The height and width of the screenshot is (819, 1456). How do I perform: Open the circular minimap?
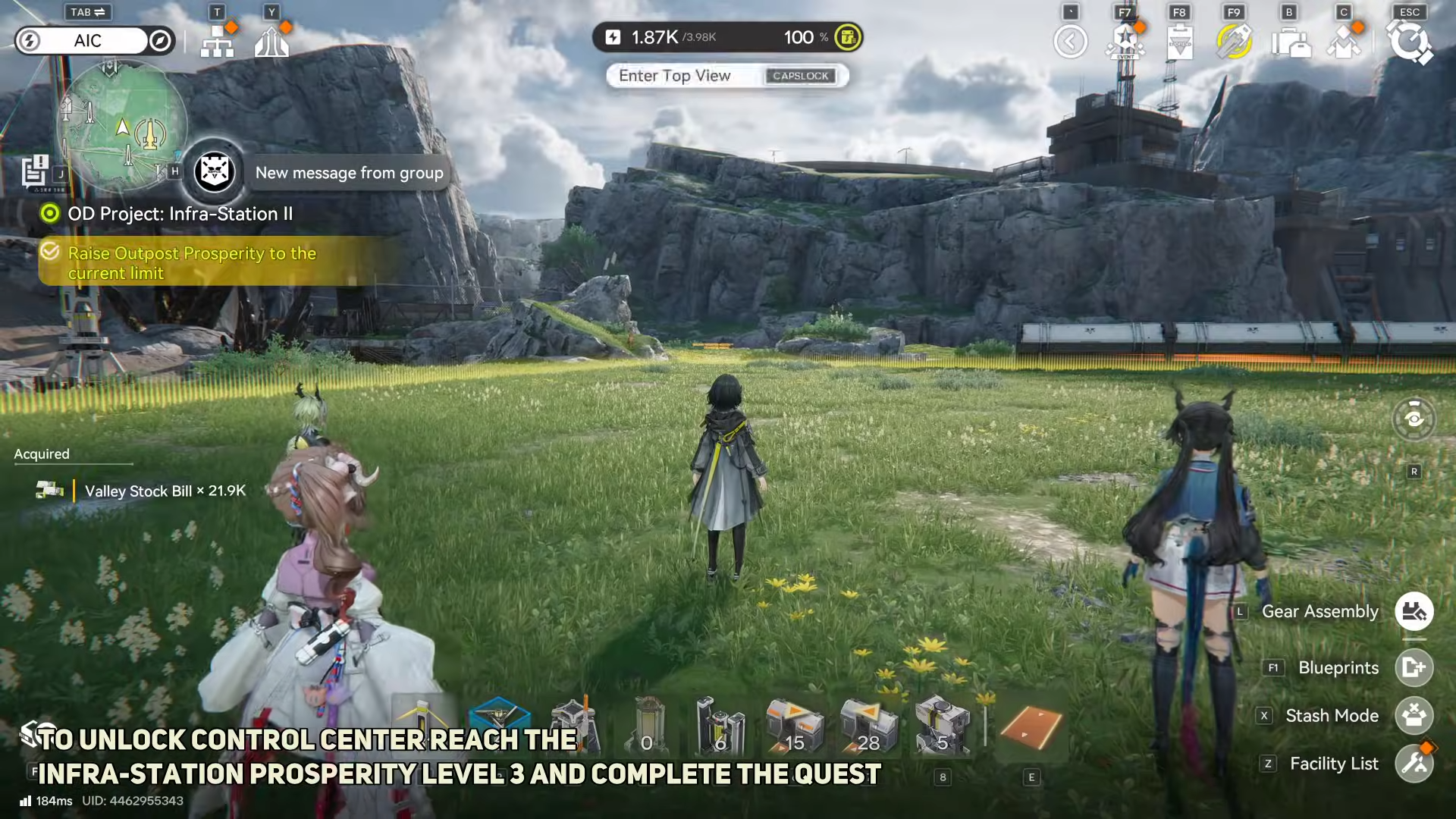click(x=122, y=126)
